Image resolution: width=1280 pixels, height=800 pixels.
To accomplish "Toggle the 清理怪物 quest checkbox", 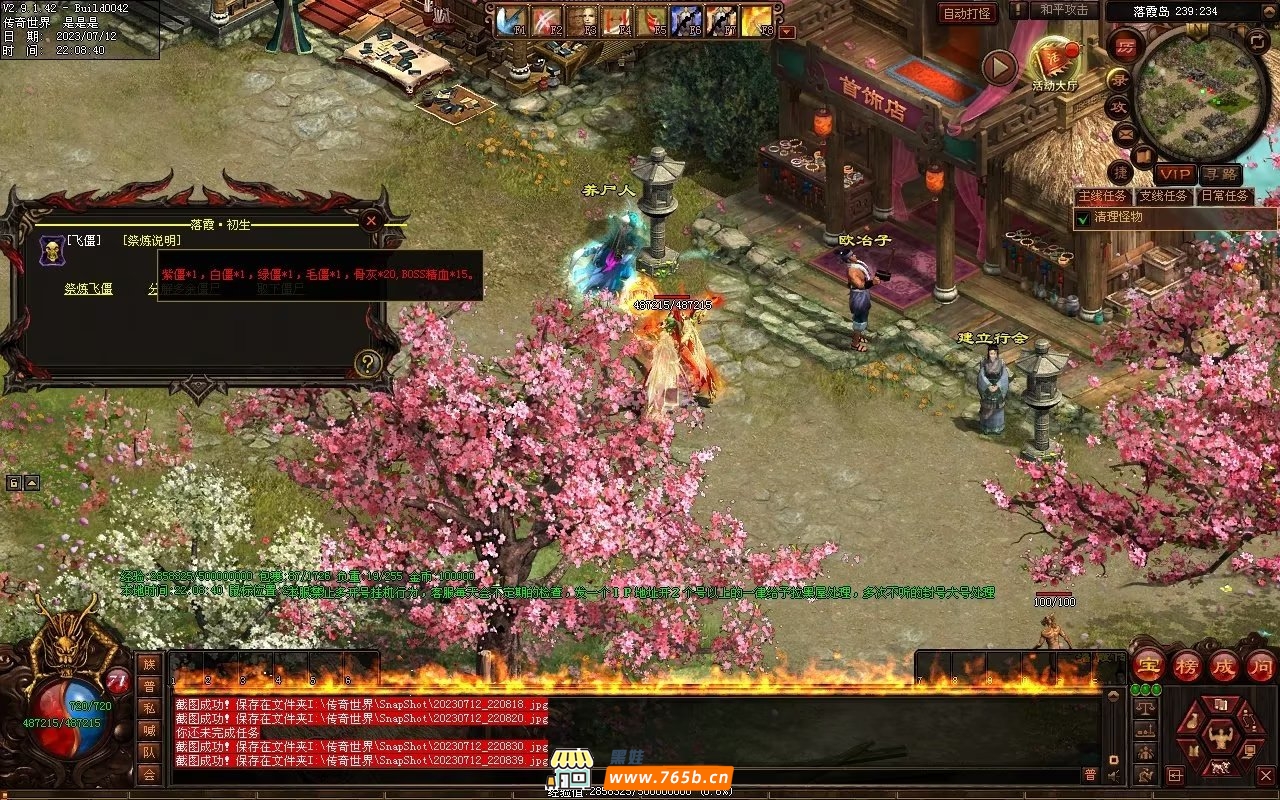I will pos(1082,217).
